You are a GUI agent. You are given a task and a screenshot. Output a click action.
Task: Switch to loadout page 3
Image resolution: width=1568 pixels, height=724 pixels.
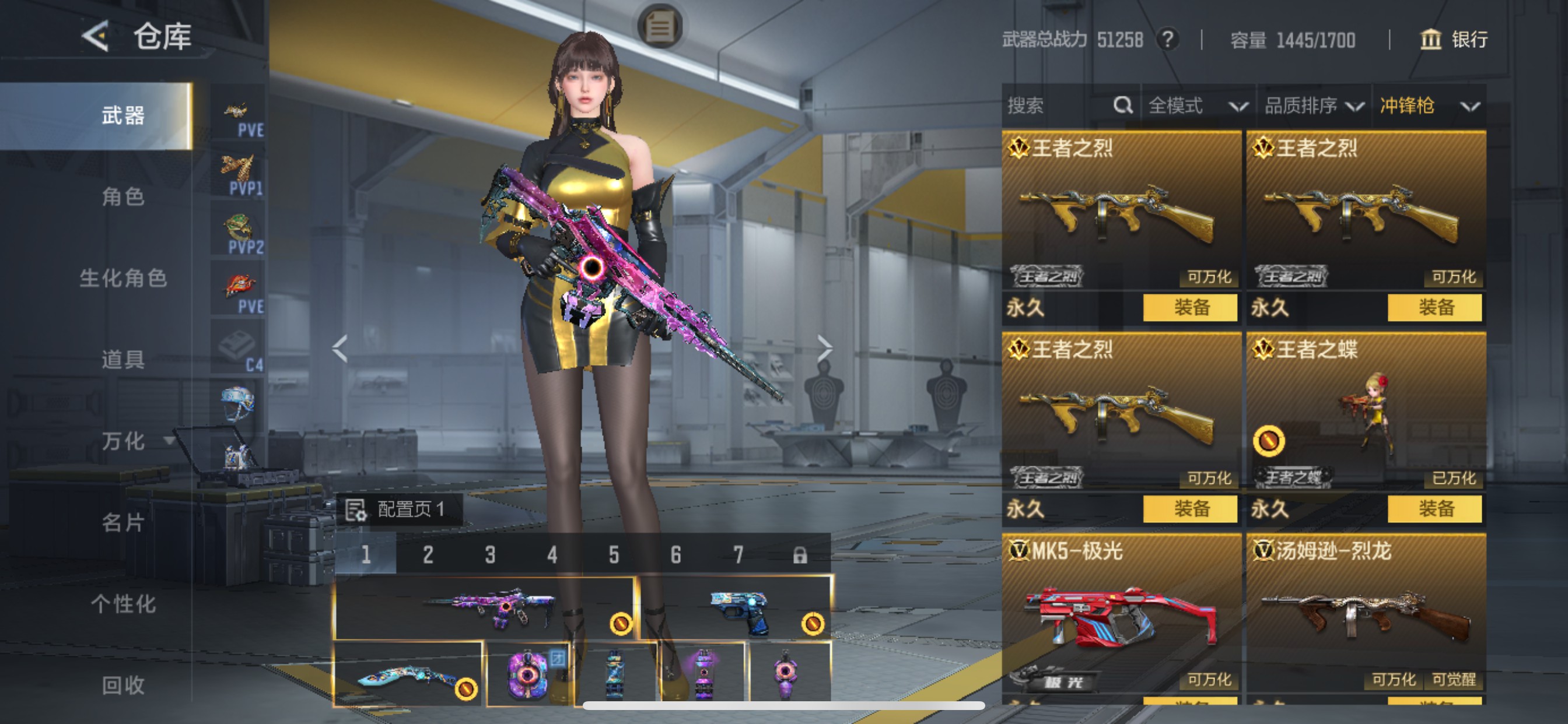pyautogui.click(x=490, y=554)
